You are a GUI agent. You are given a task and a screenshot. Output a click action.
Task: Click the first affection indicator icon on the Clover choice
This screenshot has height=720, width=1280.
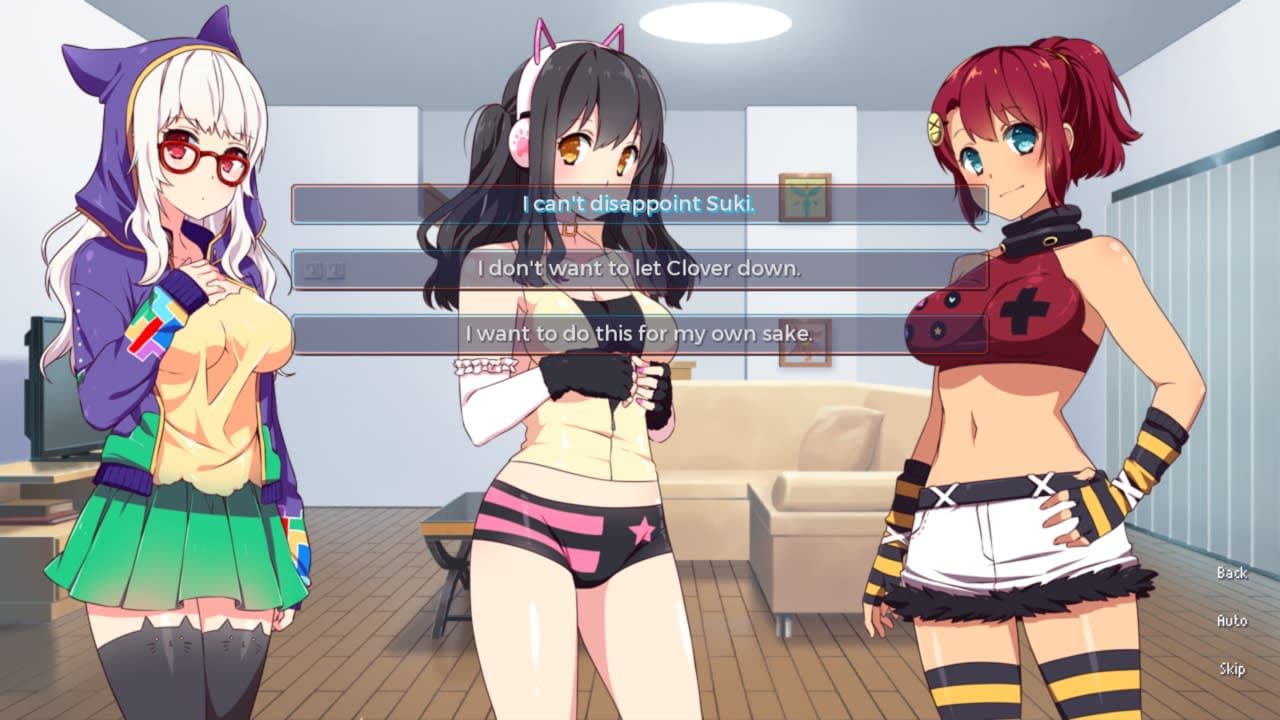coord(312,268)
